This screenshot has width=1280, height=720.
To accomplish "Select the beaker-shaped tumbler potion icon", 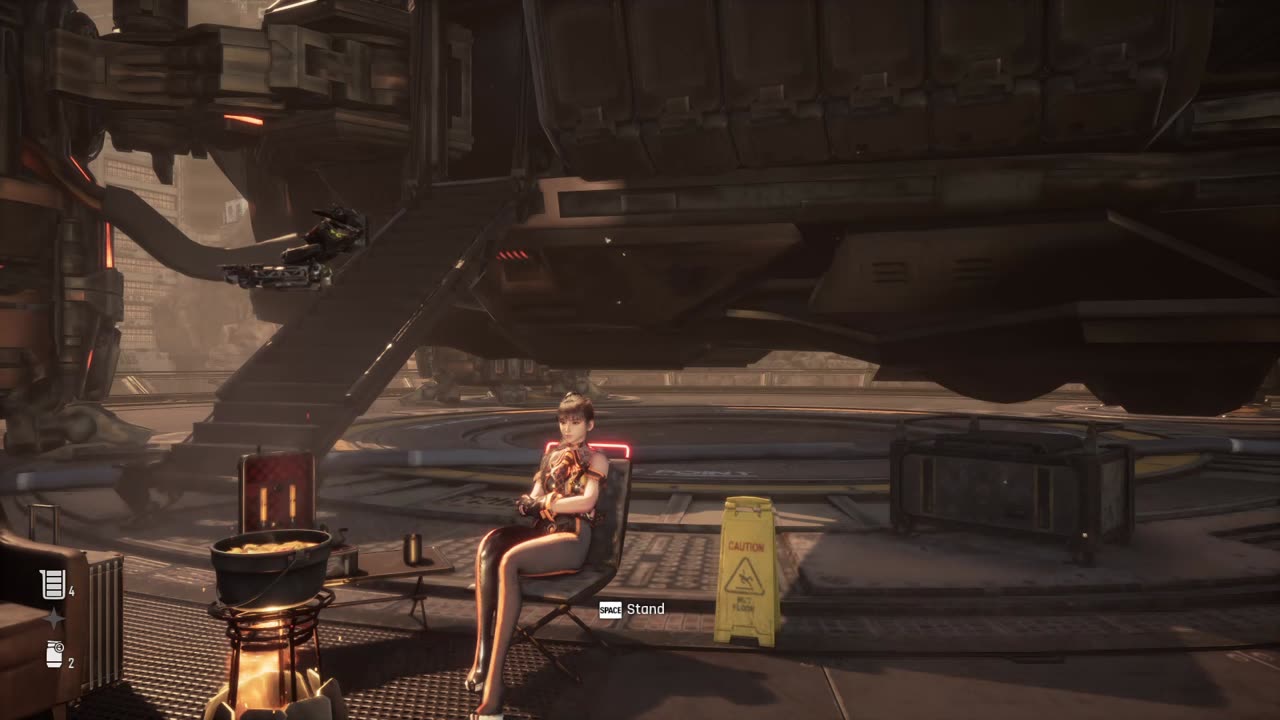I will (x=52, y=584).
